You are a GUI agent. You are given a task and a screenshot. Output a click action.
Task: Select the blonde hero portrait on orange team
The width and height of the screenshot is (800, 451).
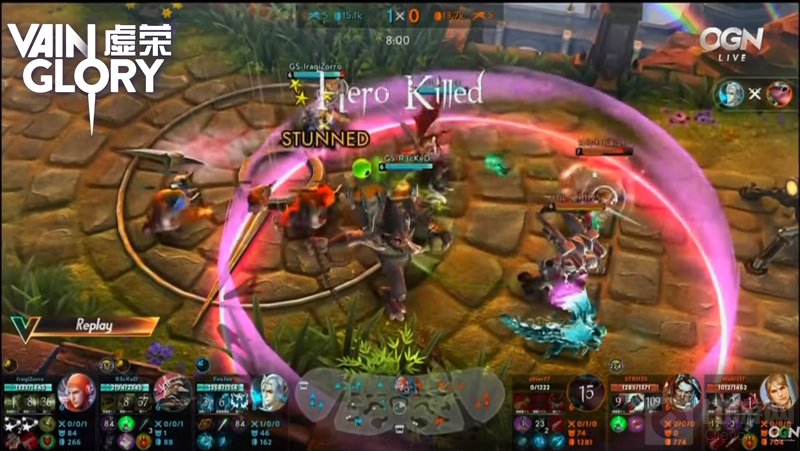coord(777,392)
